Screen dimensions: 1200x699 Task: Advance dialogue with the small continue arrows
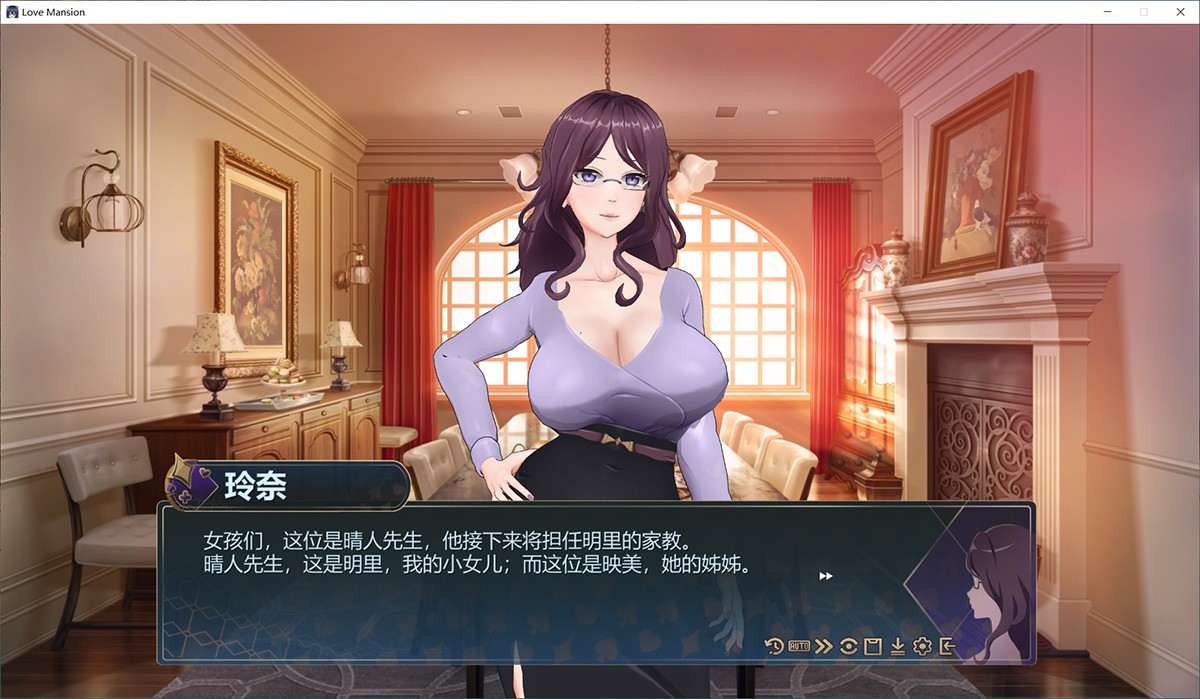(x=826, y=576)
